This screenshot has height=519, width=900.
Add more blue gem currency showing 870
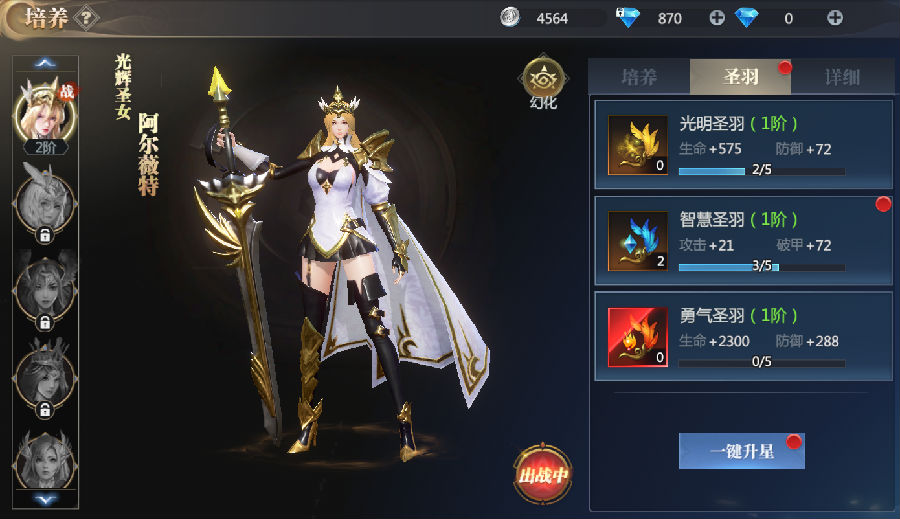tap(716, 18)
